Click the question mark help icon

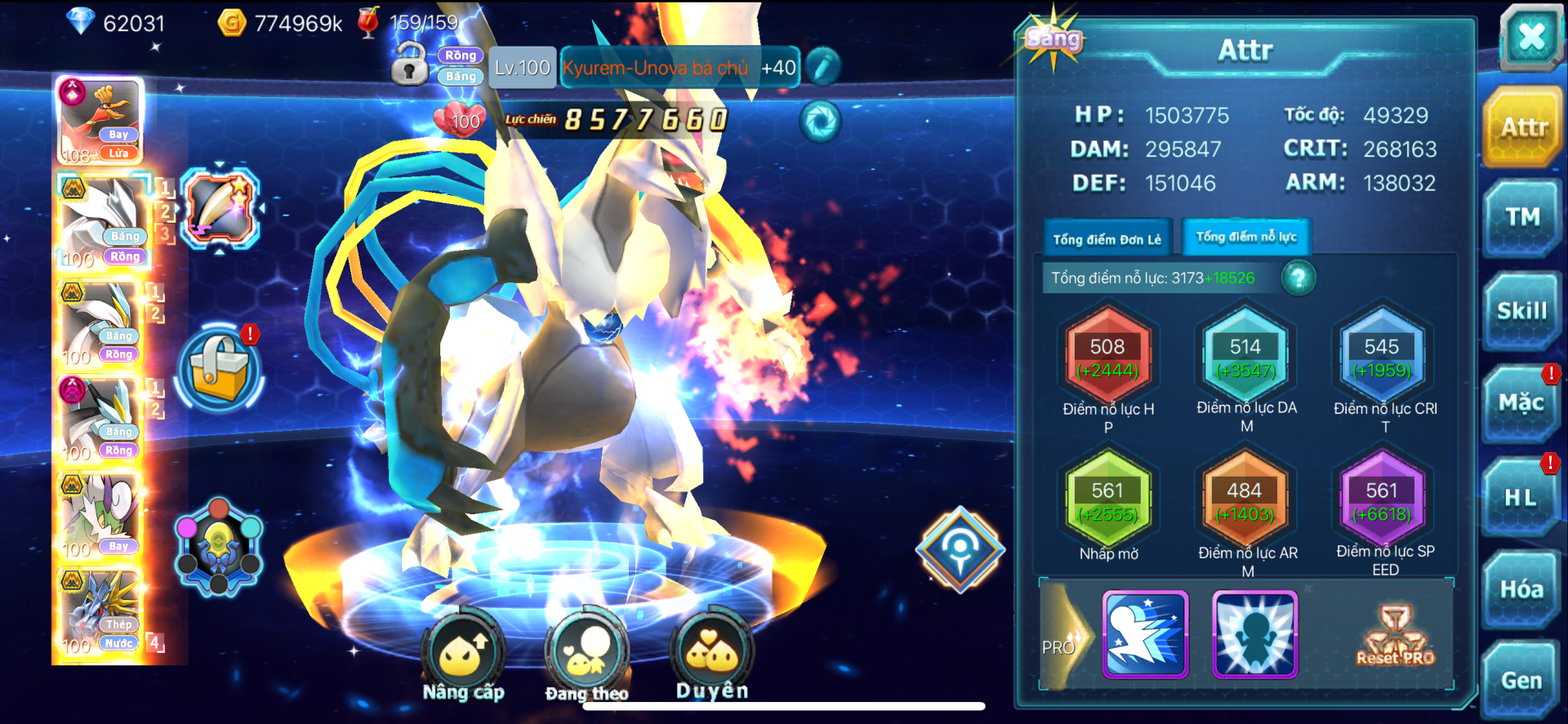pyautogui.click(x=1298, y=278)
